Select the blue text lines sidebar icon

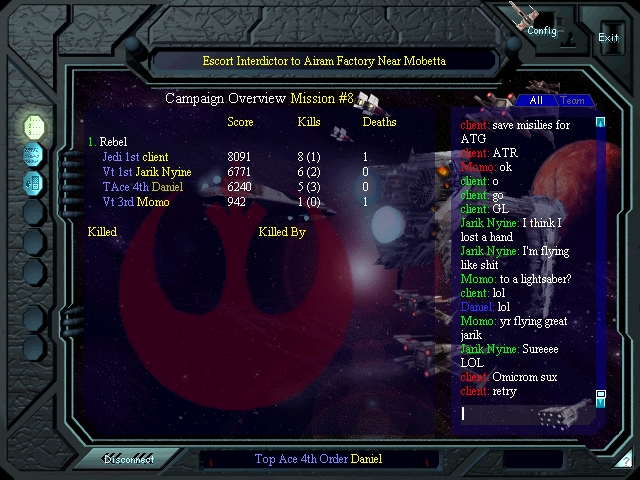pyautogui.click(x=33, y=155)
